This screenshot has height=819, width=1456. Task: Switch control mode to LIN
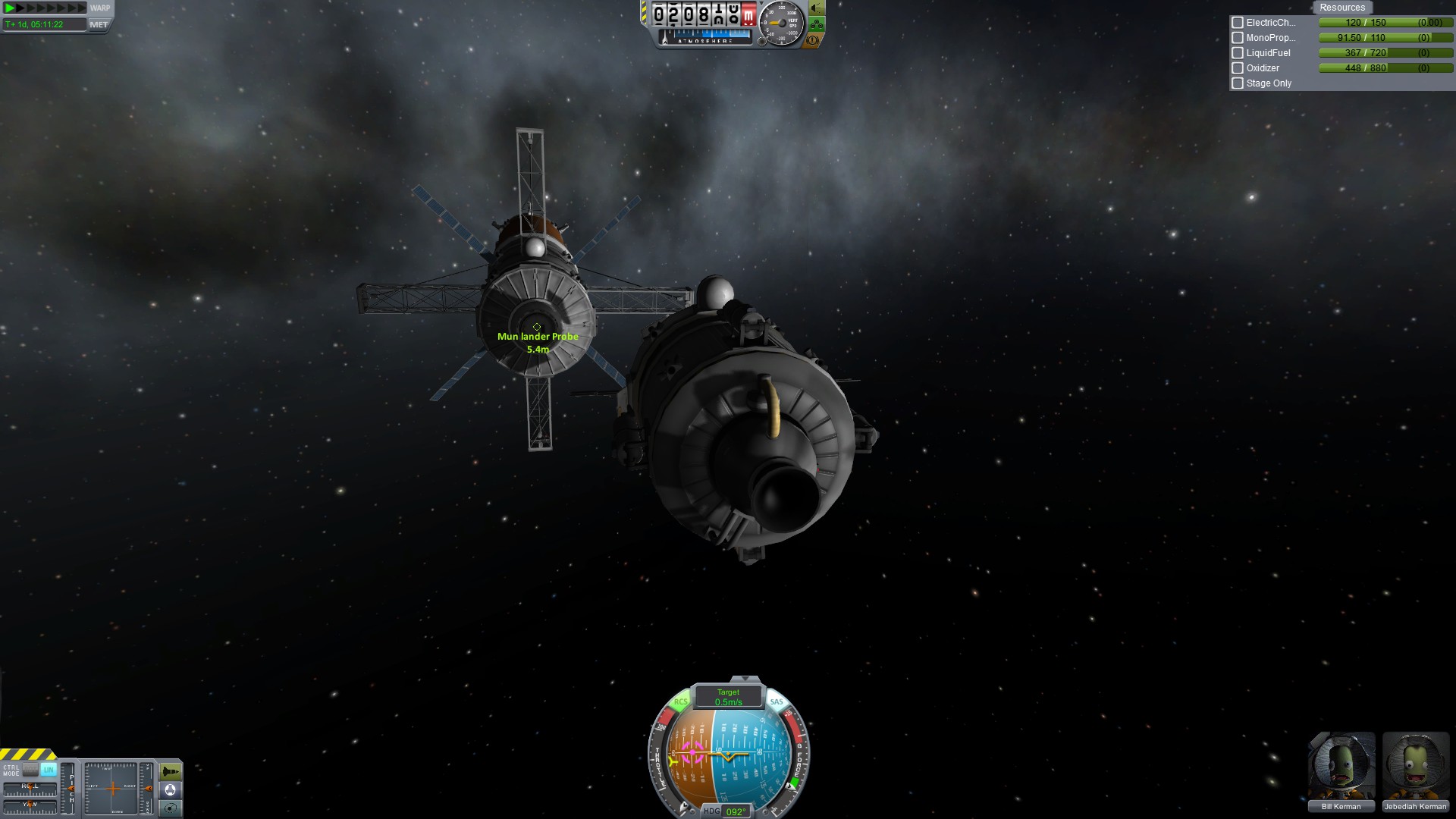[x=49, y=770]
